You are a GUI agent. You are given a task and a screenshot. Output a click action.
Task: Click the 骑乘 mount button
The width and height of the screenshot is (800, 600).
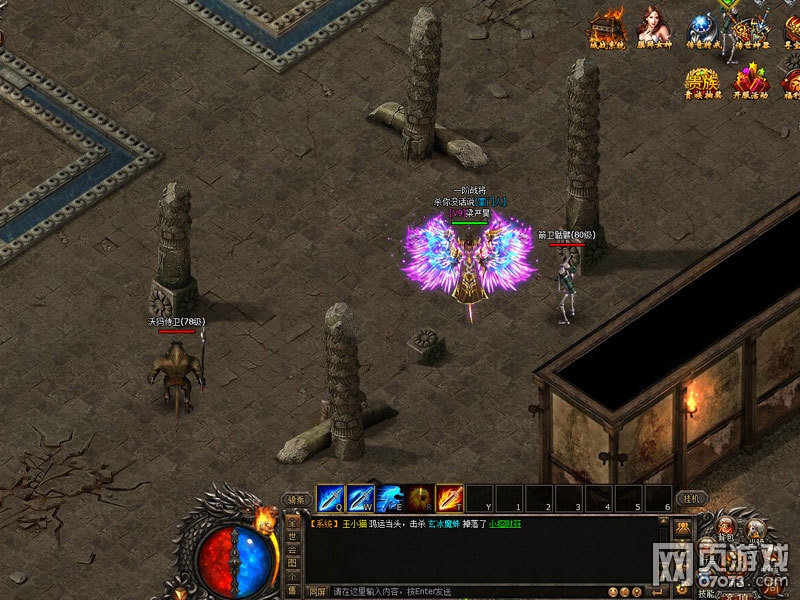(295, 499)
